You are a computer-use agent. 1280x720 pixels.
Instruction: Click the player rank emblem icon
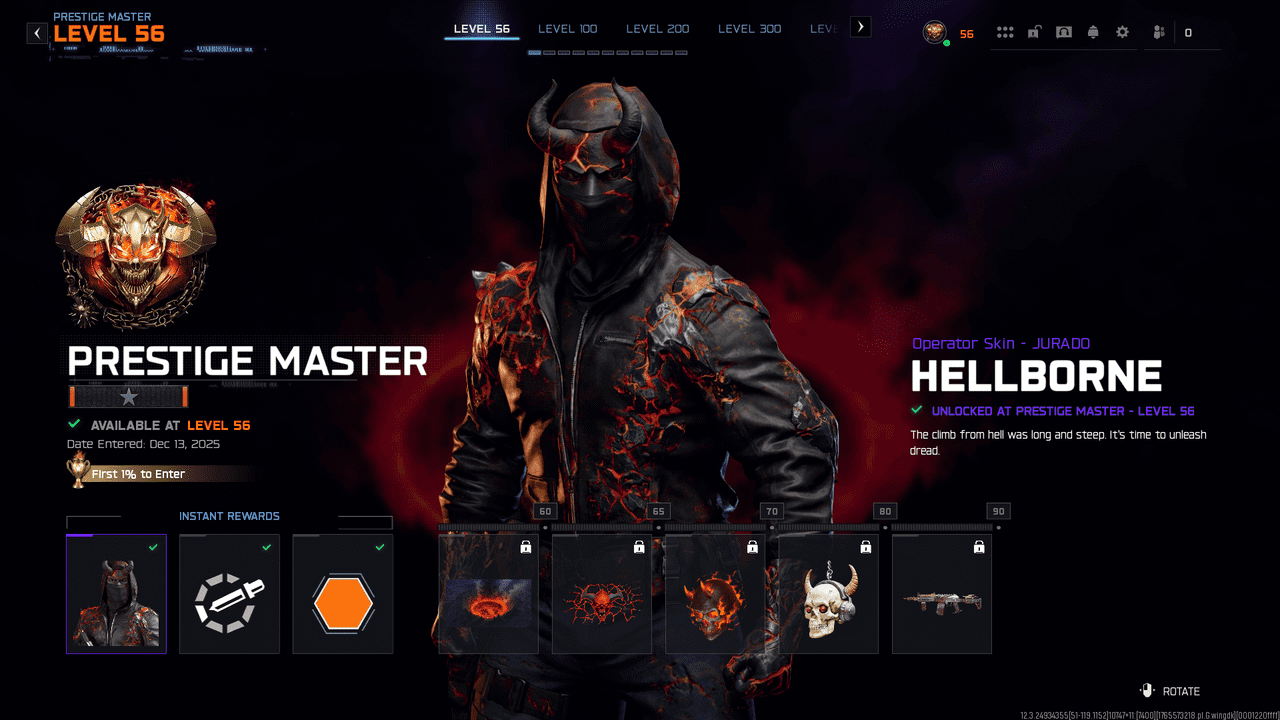(x=934, y=32)
